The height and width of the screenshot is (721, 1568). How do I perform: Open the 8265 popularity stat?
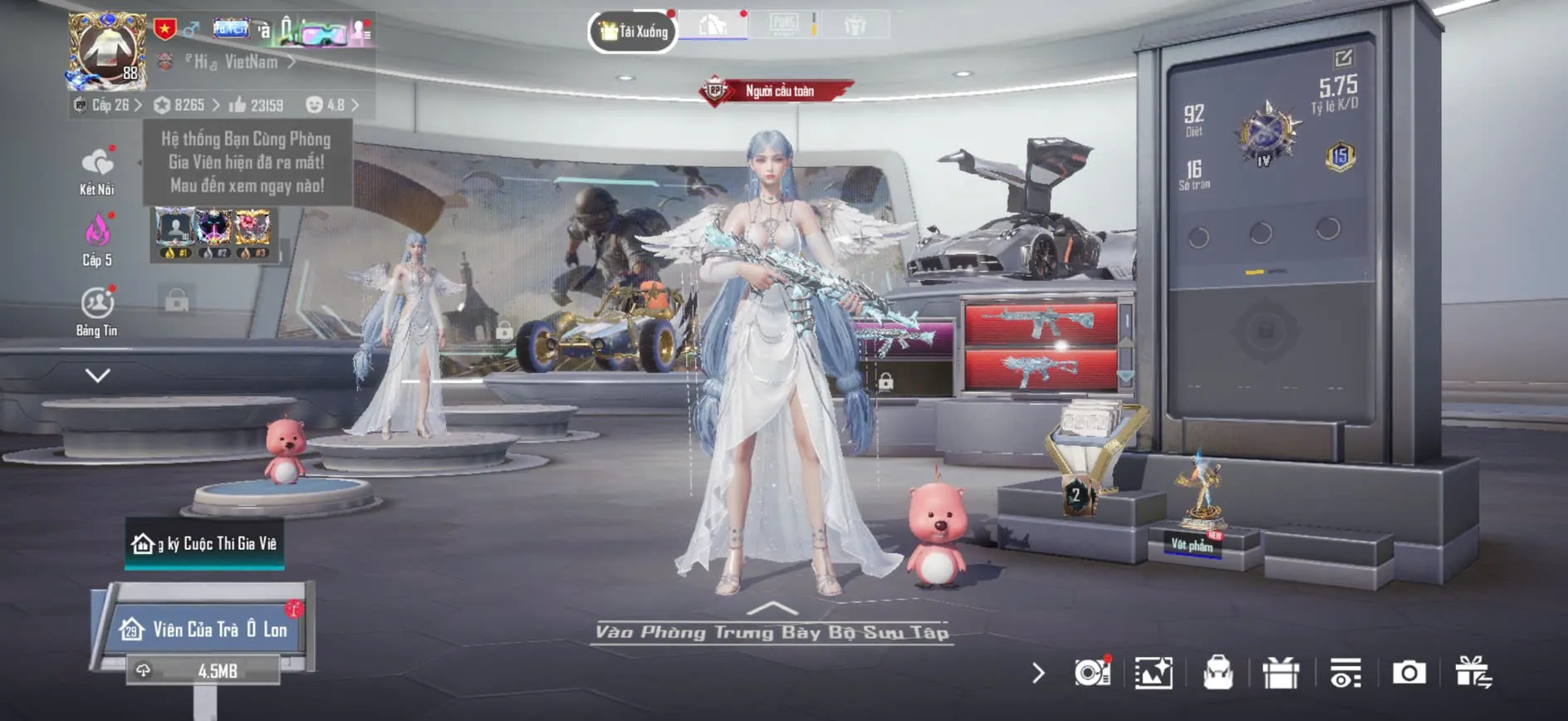coord(187,105)
